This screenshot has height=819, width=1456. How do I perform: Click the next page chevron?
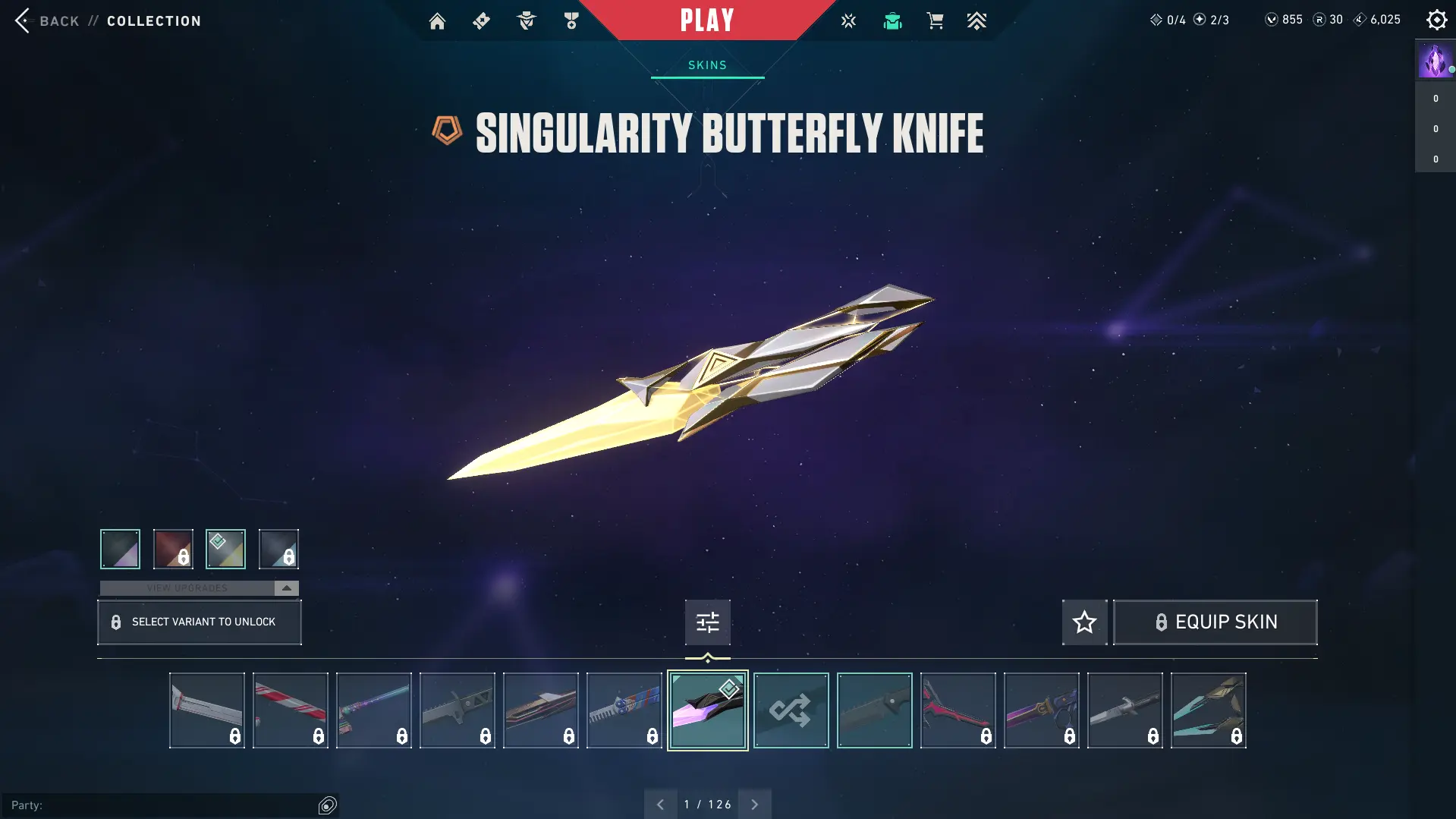[x=754, y=803]
